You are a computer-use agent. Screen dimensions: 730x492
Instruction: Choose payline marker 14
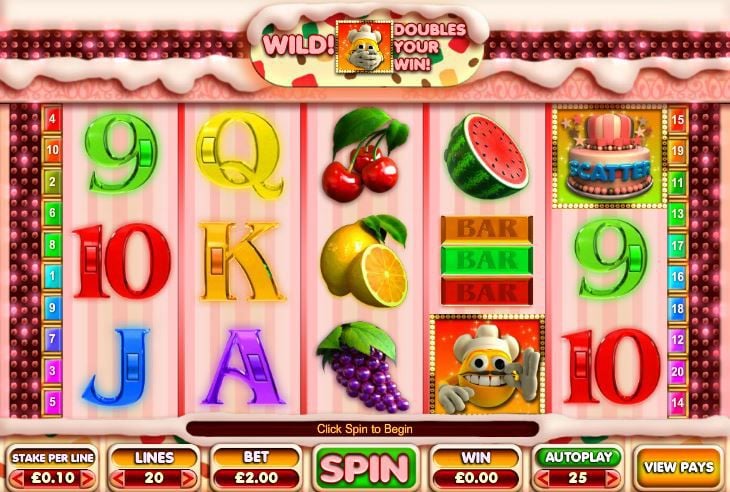pos(679,401)
